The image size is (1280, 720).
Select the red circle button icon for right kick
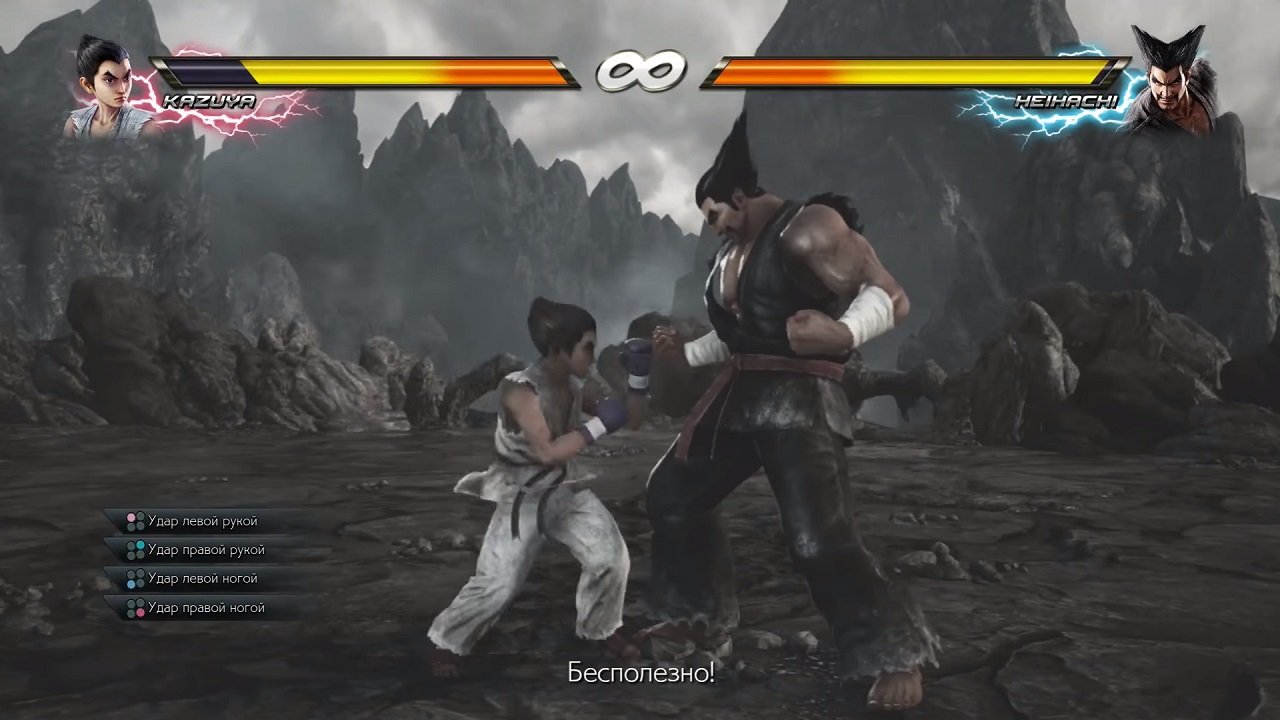[140, 611]
